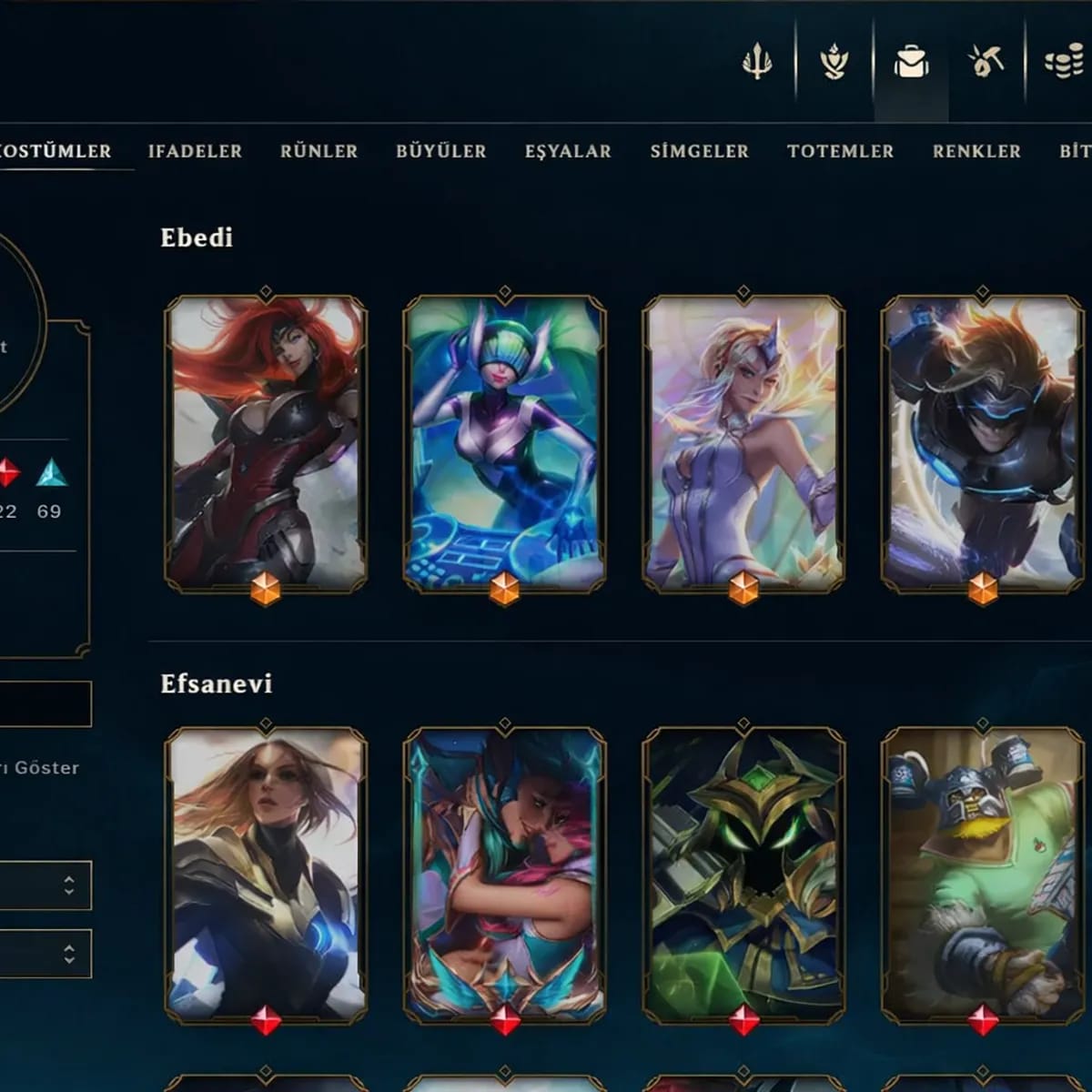Viewport: 1092px width, 1092px height.
Task: Pick the Pulsefire Ezreal skin card
Action: 983,442
